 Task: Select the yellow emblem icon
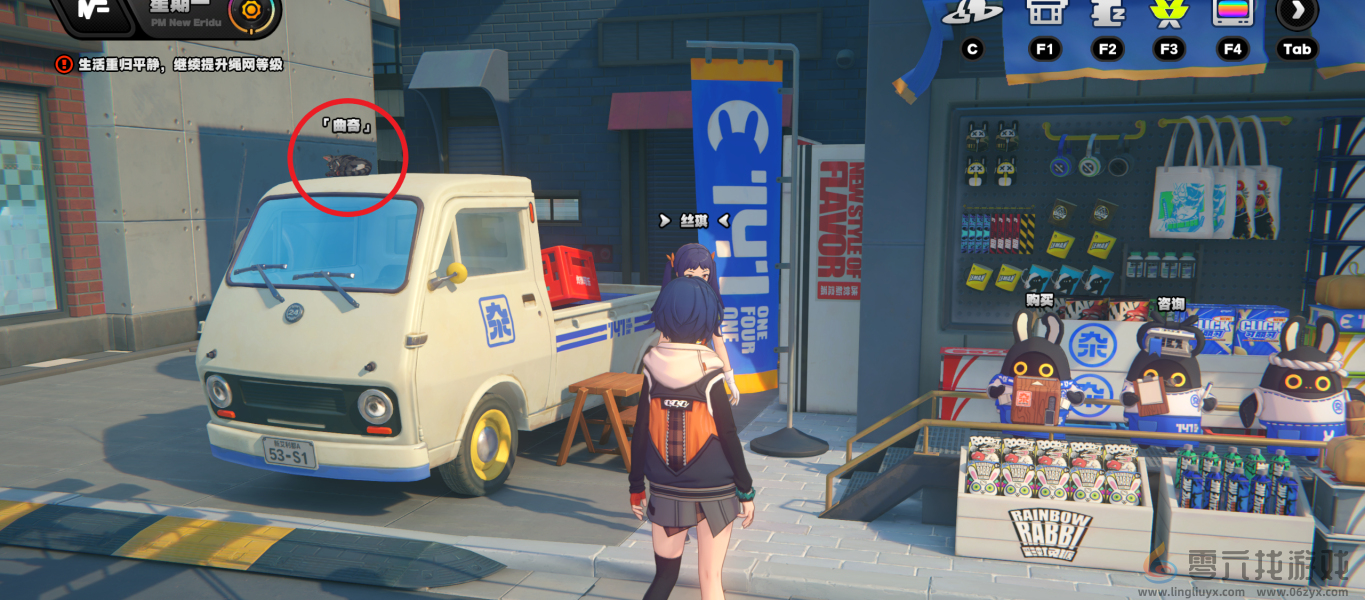click(x=1168, y=11)
